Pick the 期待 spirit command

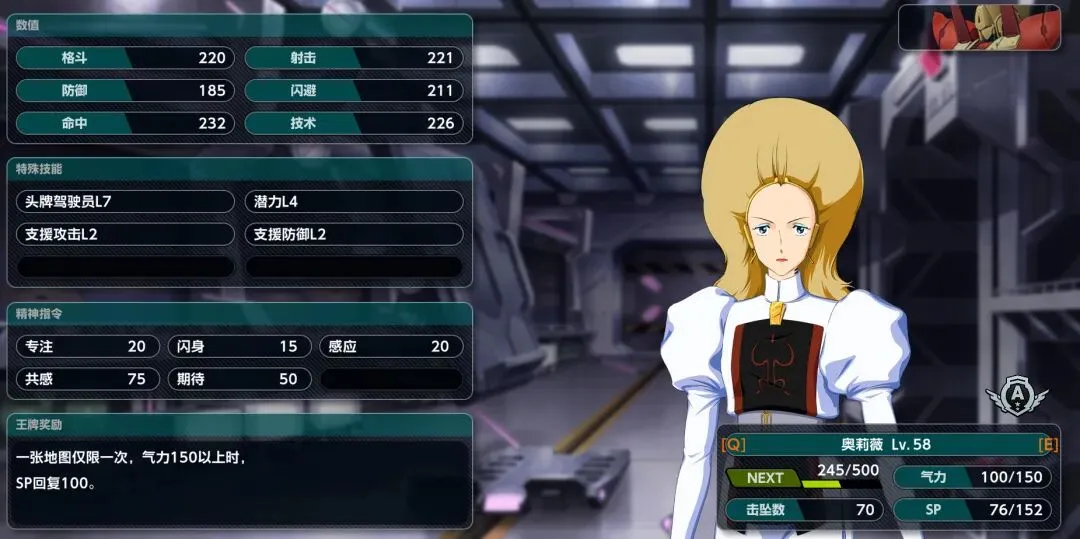tap(239, 379)
